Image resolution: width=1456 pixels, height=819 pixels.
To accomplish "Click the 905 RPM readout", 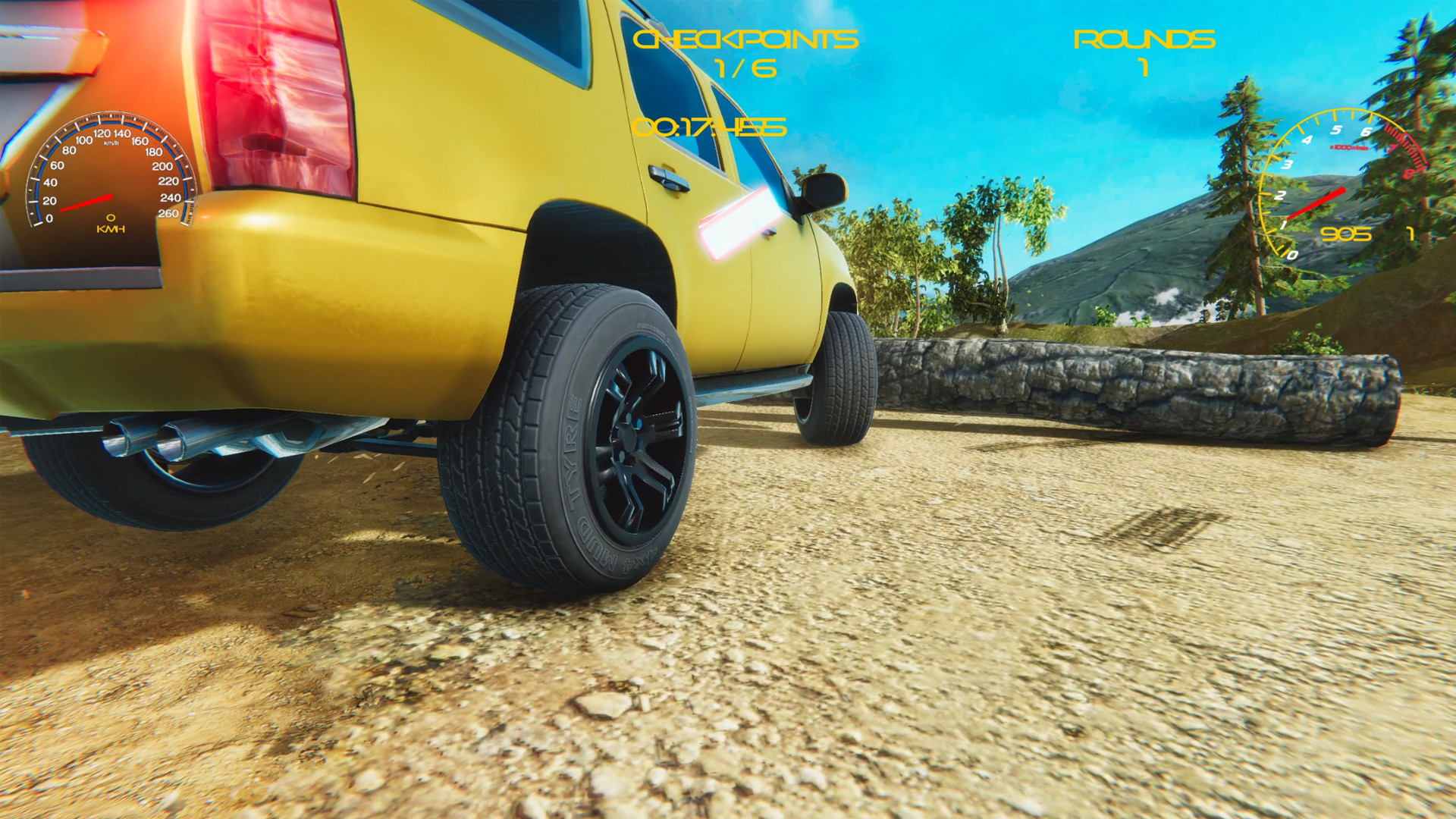I will coord(1347,234).
